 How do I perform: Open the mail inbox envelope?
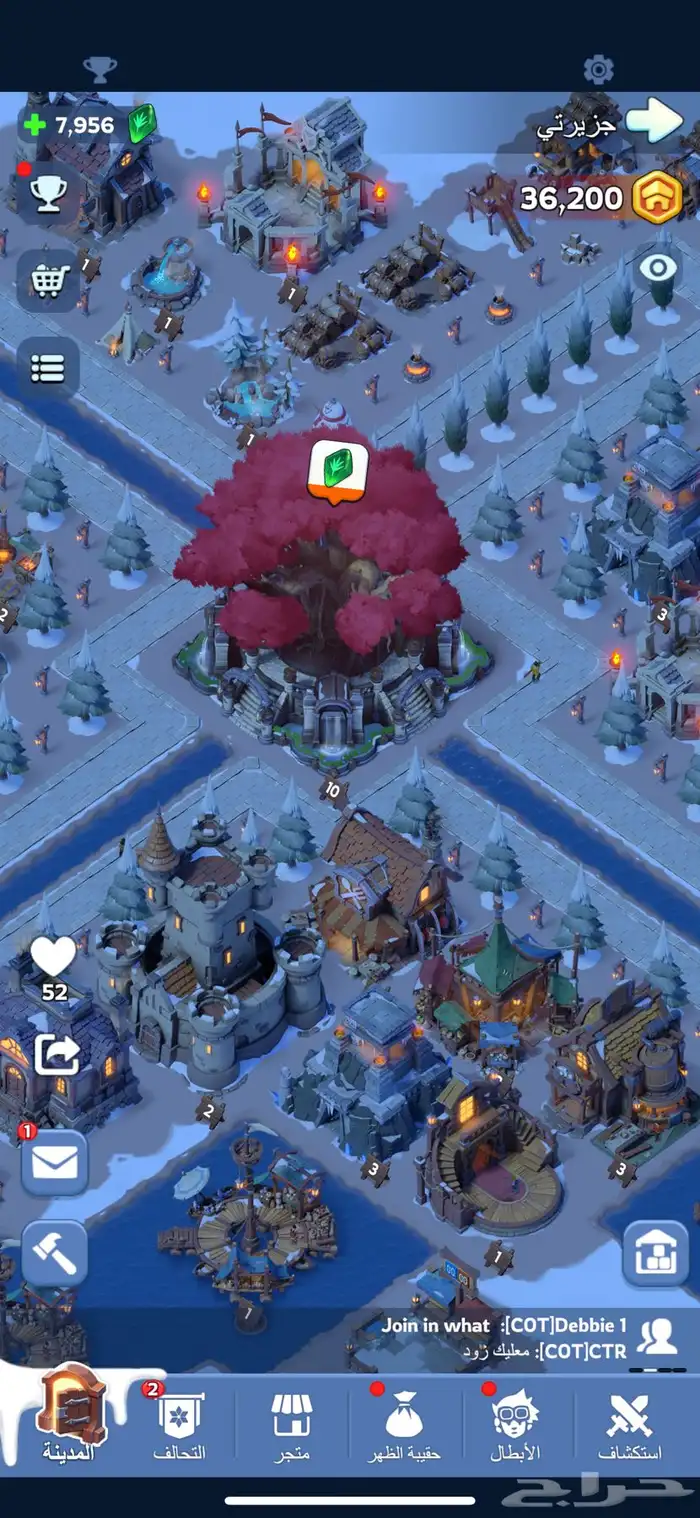55,1163
